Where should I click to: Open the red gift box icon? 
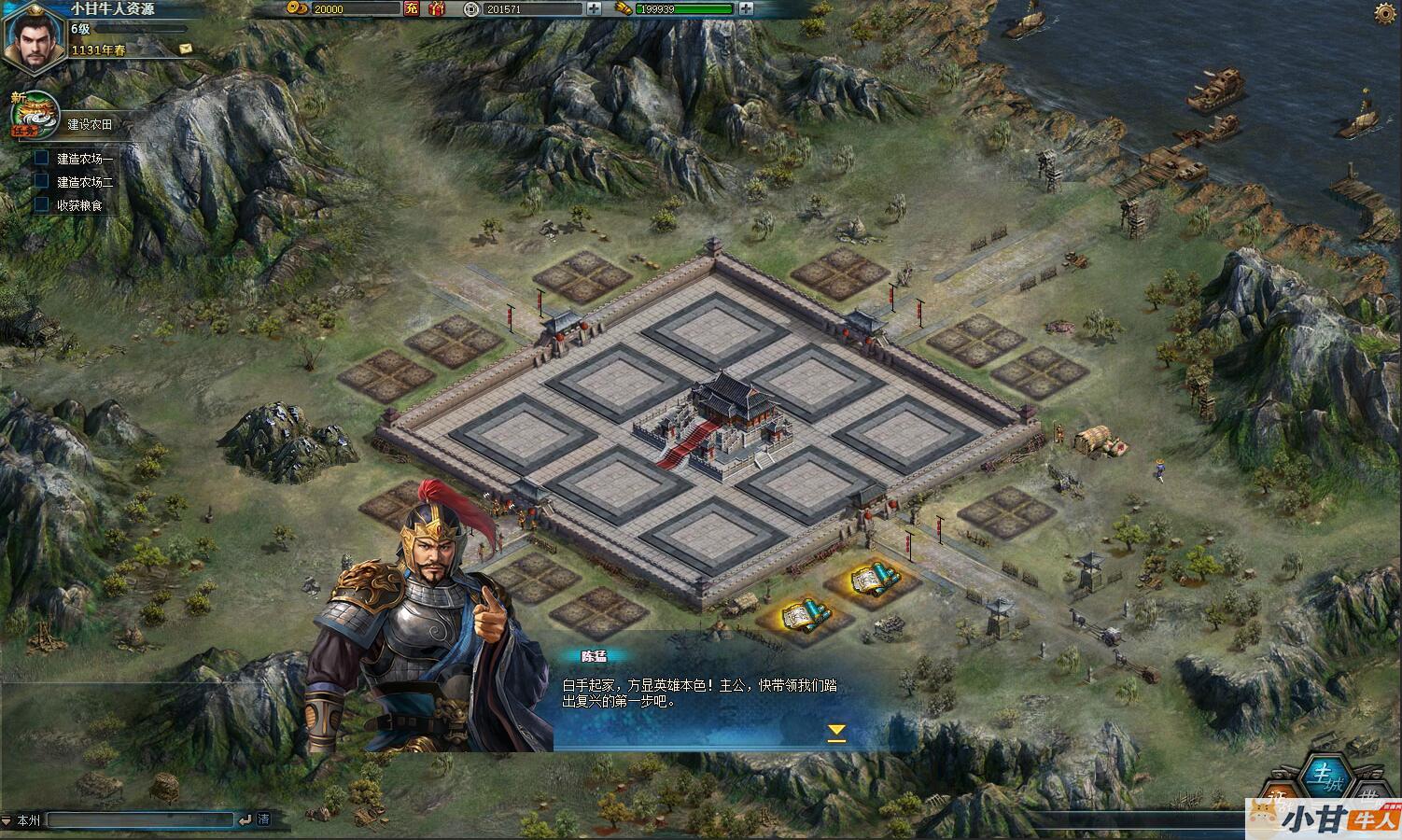click(x=437, y=8)
